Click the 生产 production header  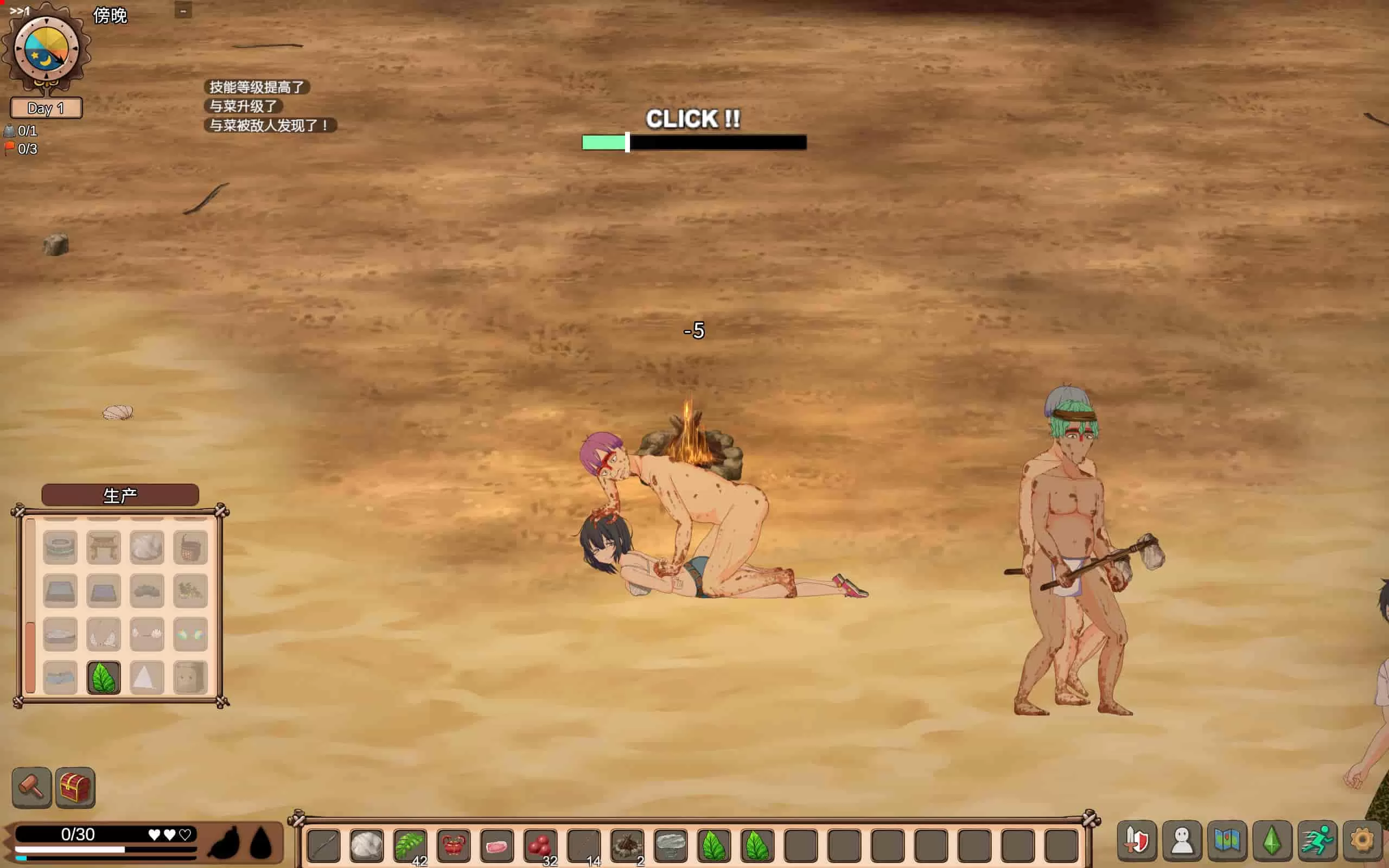click(120, 495)
